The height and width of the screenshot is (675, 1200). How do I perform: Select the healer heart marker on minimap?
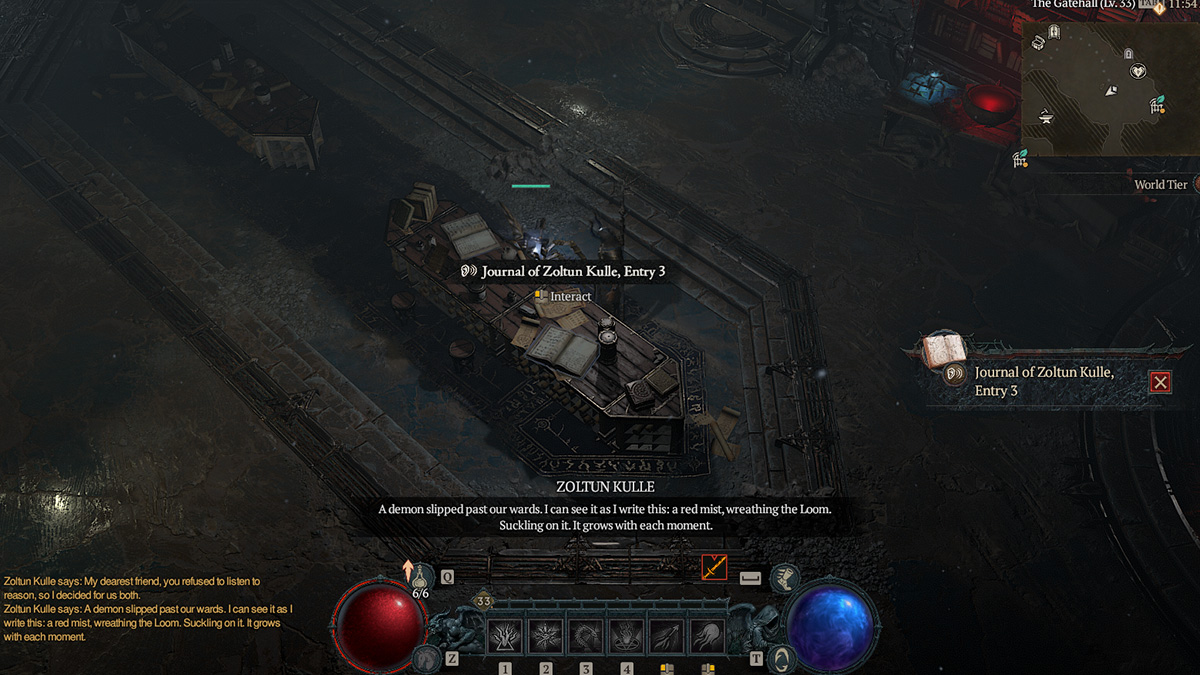pos(1137,72)
